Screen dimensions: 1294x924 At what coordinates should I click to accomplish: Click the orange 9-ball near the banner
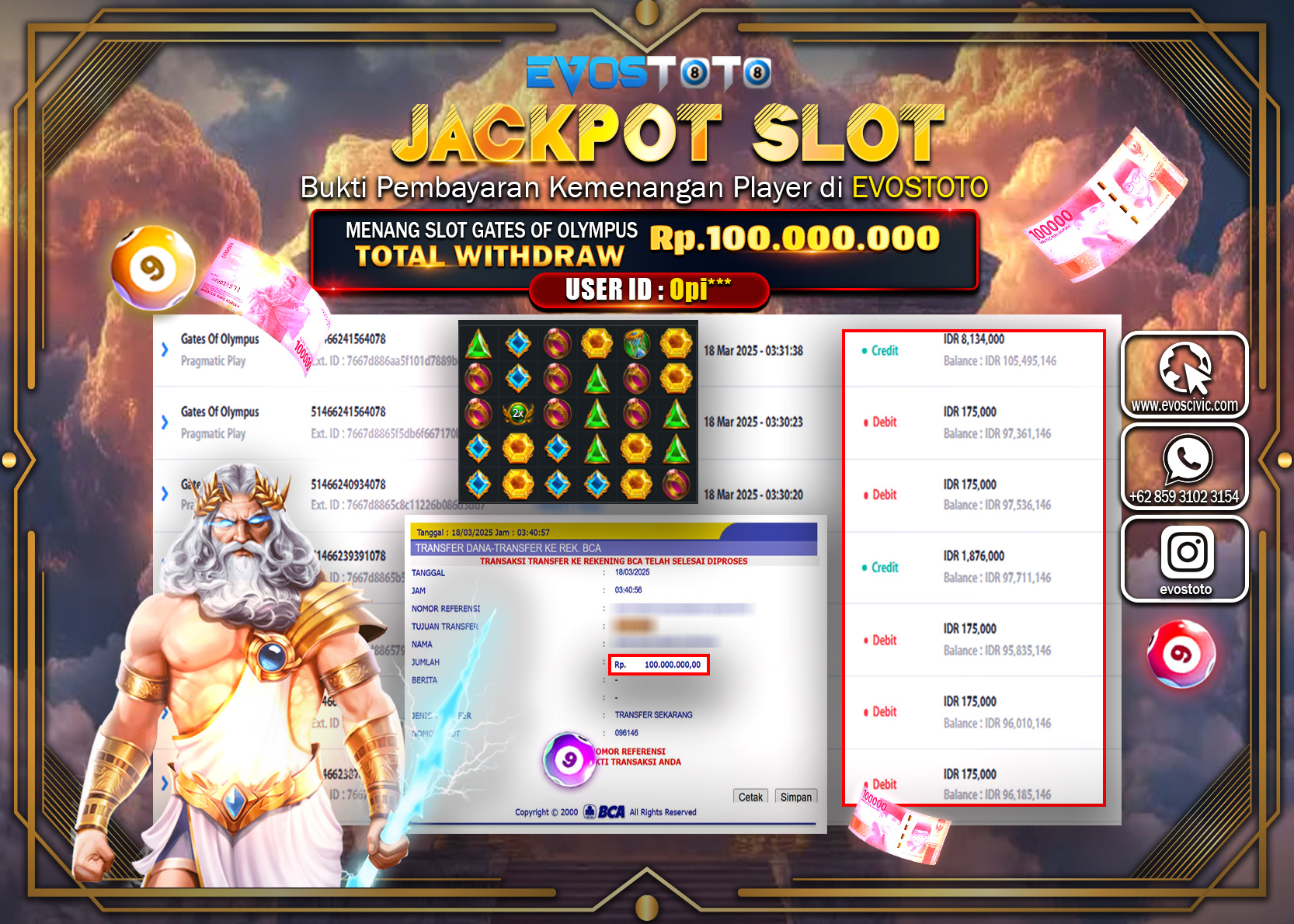point(152,268)
